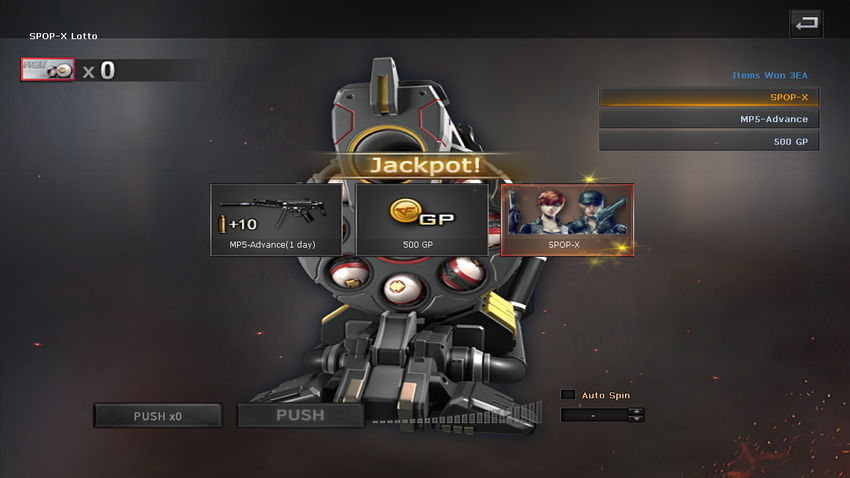The height and width of the screenshot is (478, 850).
Task: Increase the auto spin count stepper
Action: point(637,411)
